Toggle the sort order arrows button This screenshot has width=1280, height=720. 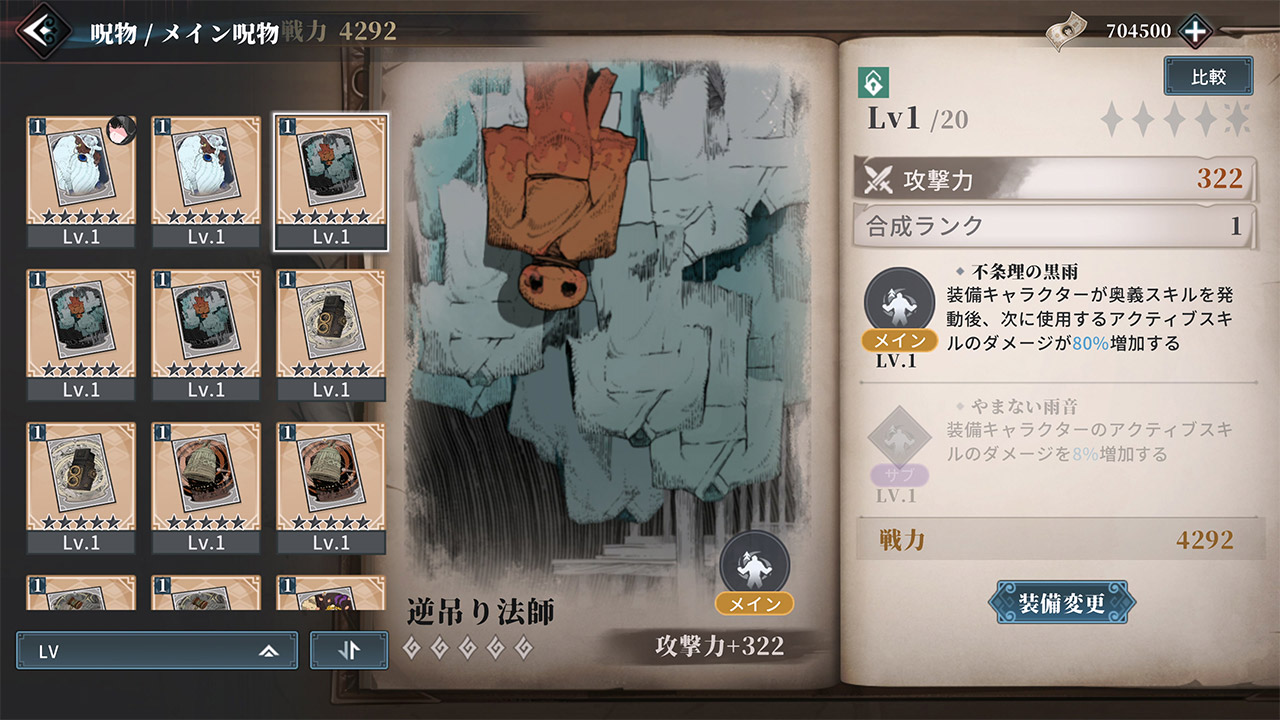point(348,651)
